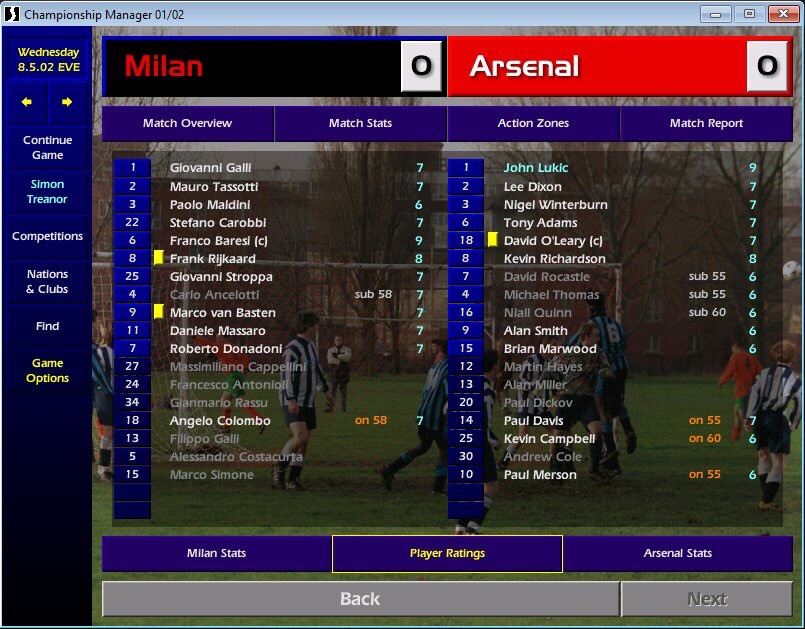
Task: View Milan Stats
Action: 216,553
